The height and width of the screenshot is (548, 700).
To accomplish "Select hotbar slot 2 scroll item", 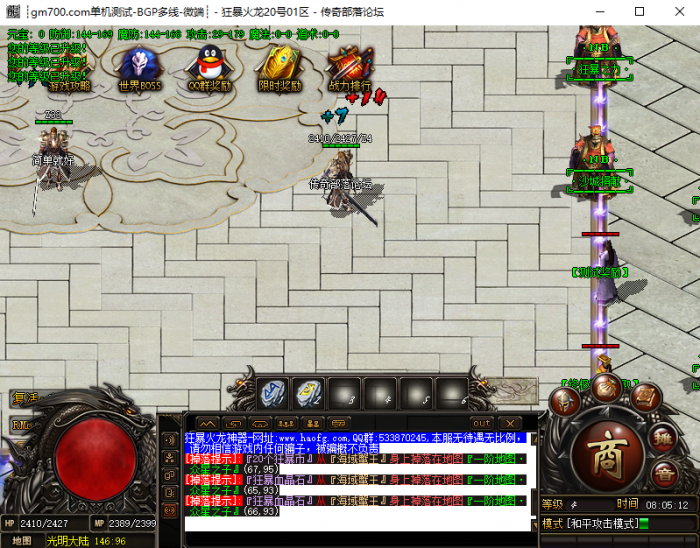I will 308,392.
